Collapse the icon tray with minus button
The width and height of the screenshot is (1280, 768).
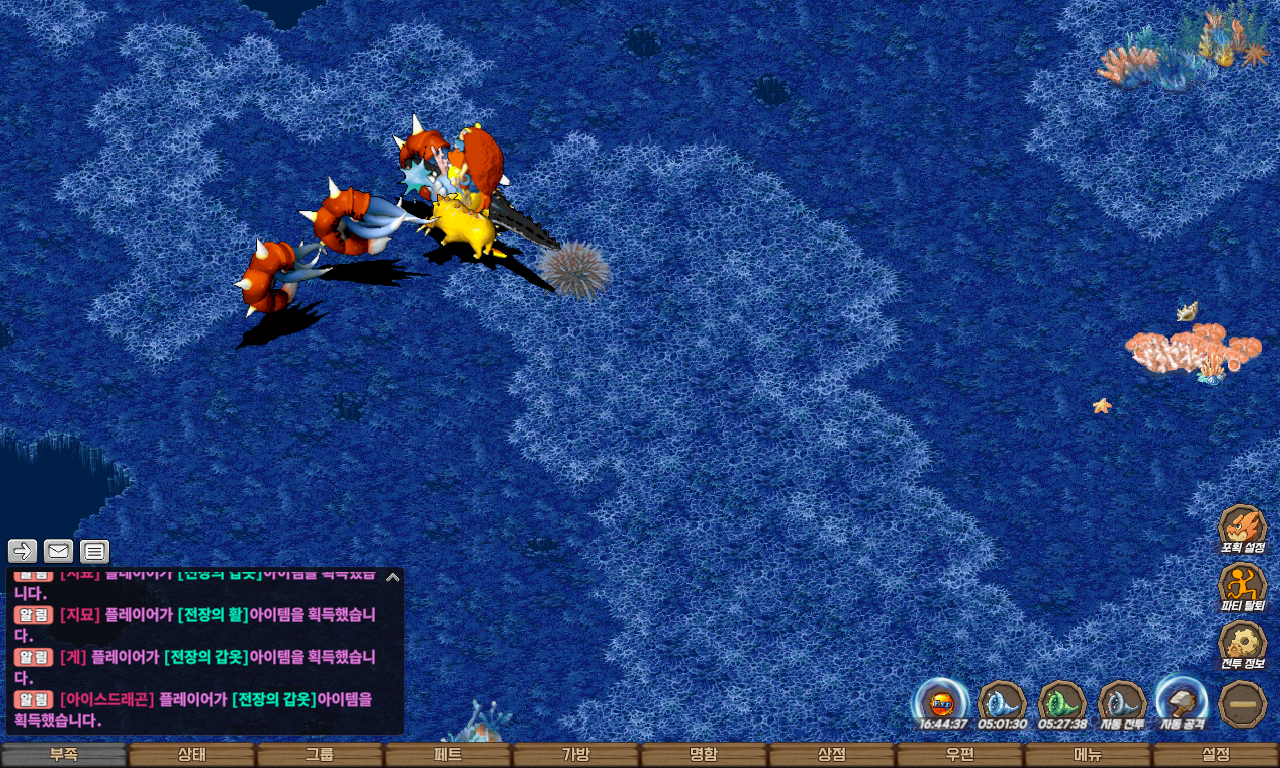(1243, 704)
